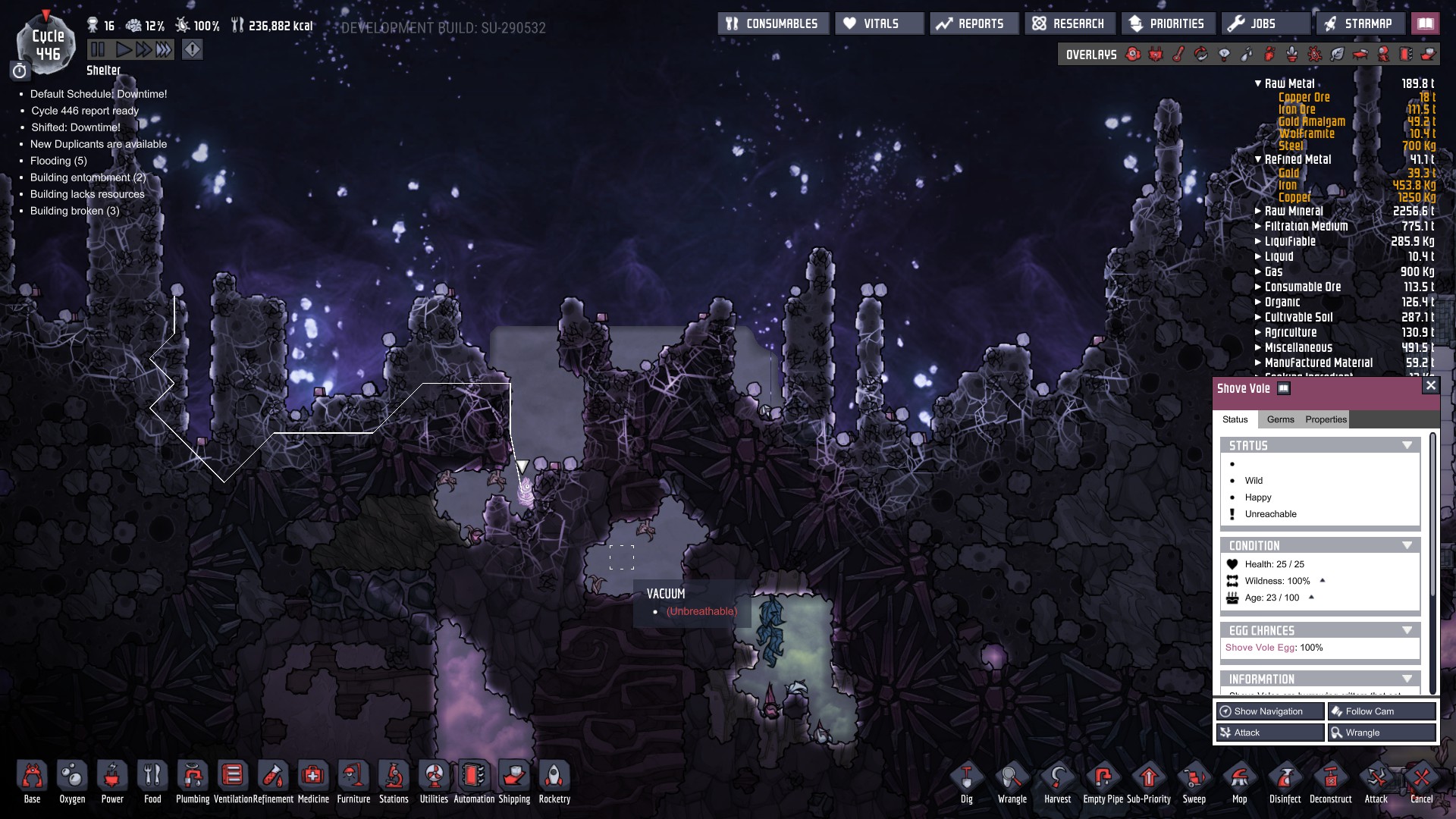The image size is (1456, 819).
Task: Open the Consumables screen
Action: 773,24
